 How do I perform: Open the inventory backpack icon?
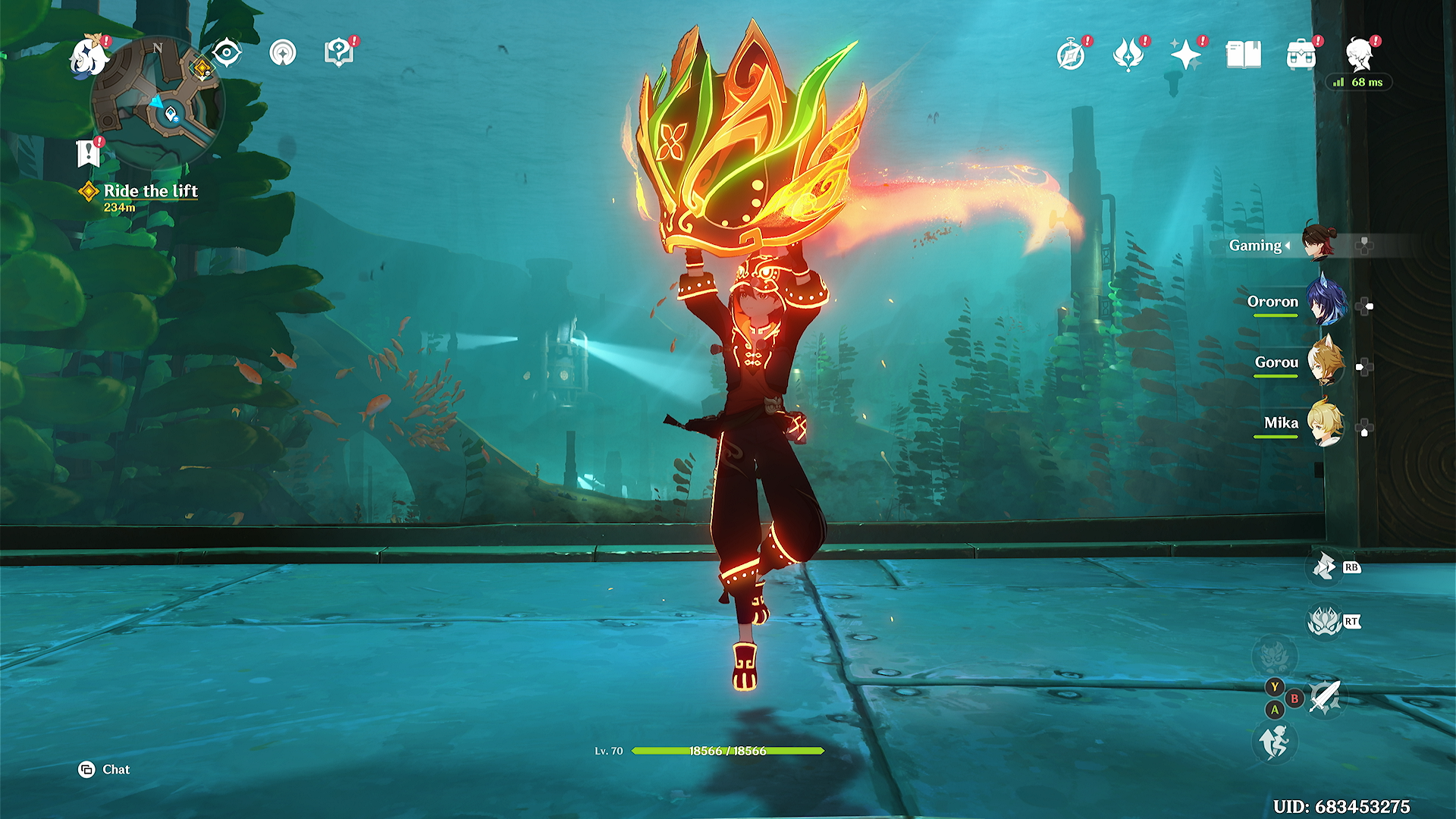1301,55
